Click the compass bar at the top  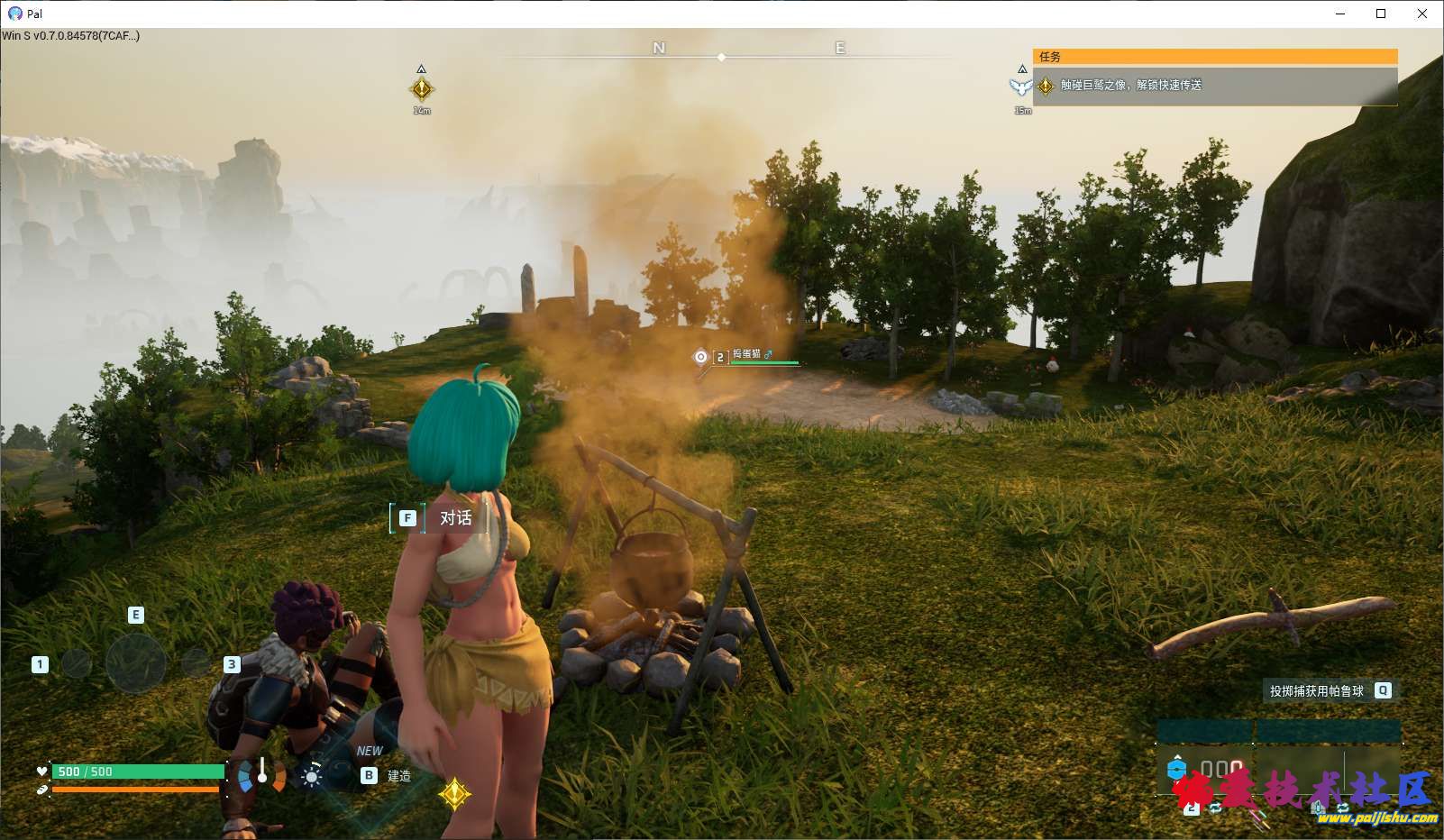(721, 56)
